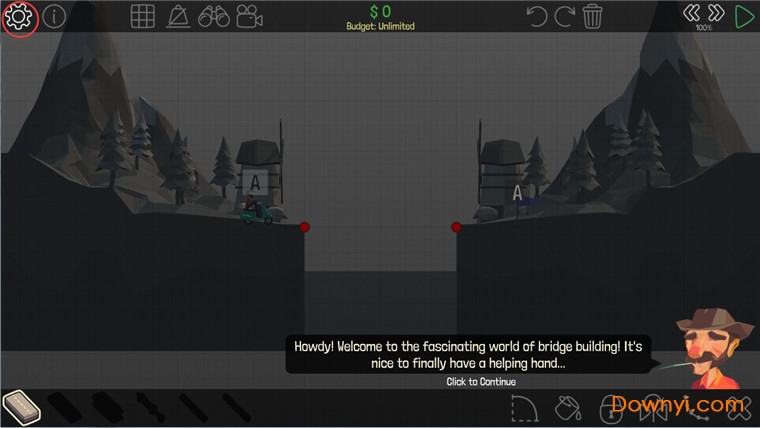Image resolution: width=760 pixels, height=428 pixels.
Task: Choose the arc curve tool
Action: [524, 408]
